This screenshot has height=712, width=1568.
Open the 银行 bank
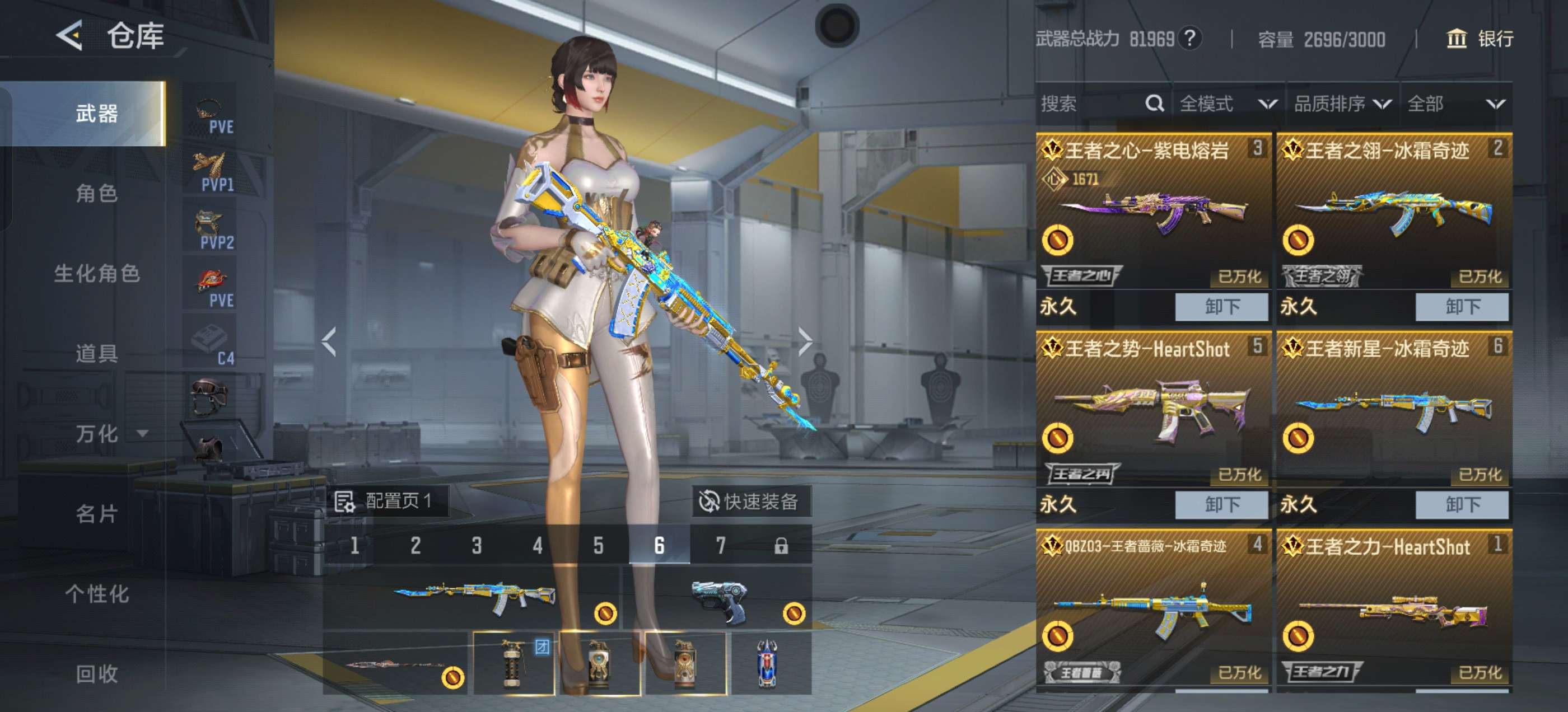[x=1479, y=39]
